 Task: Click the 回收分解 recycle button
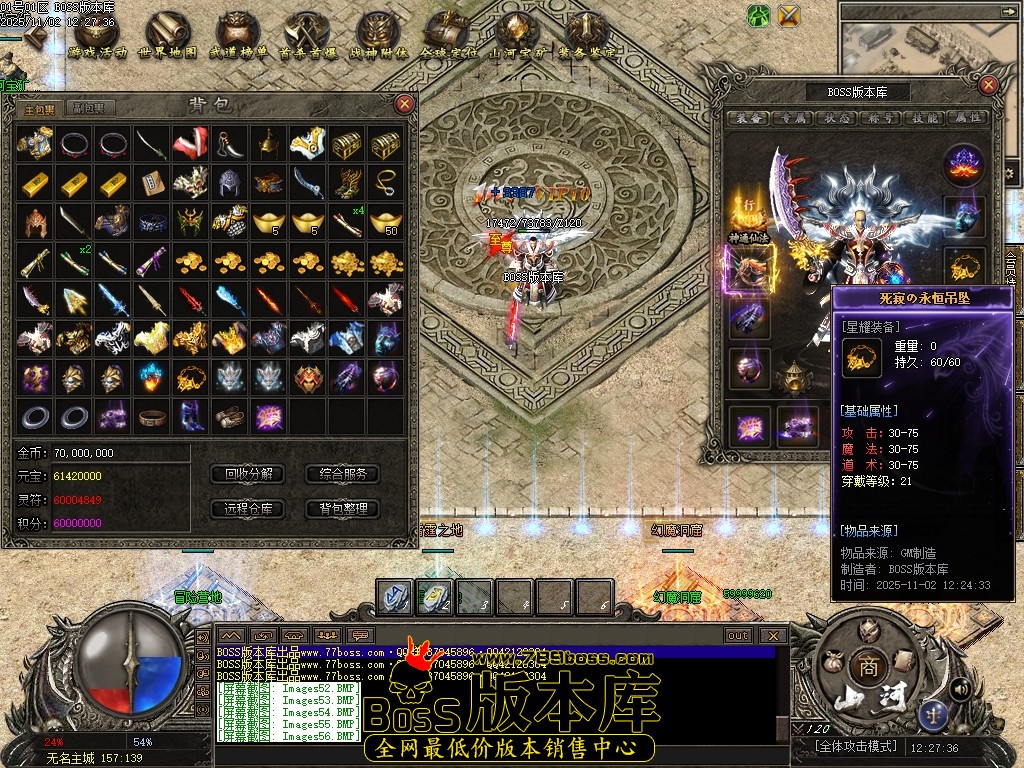tap(249, 474)
